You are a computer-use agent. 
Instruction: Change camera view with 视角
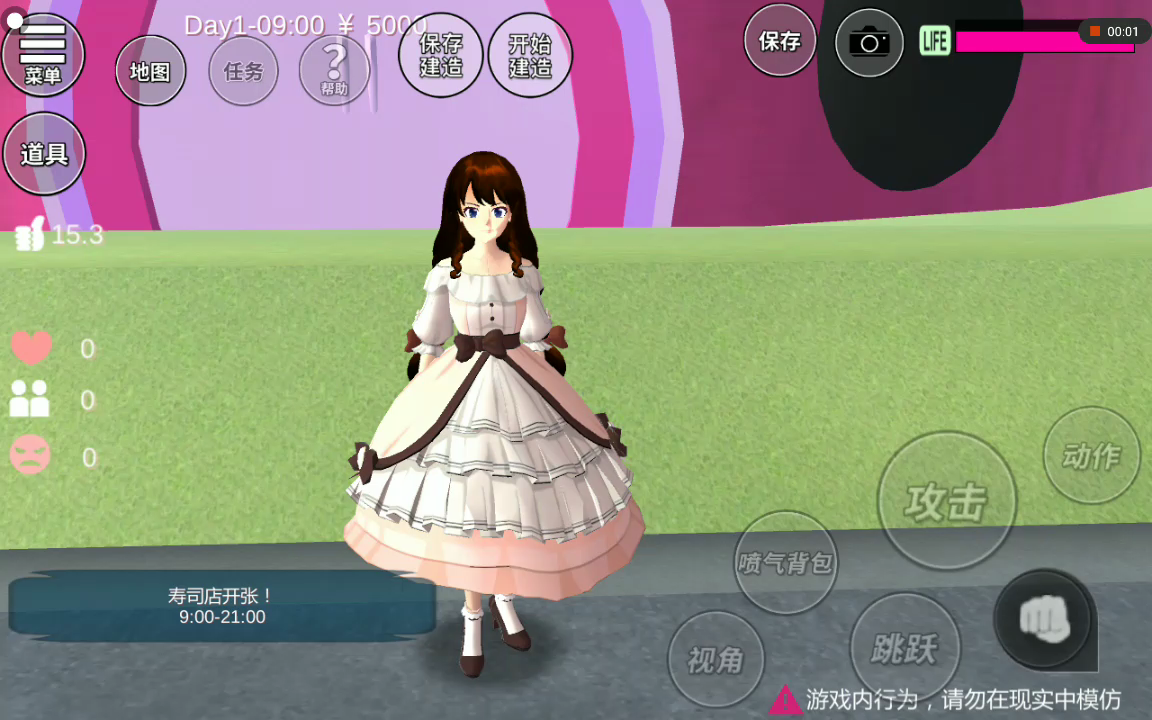point(715,659)
